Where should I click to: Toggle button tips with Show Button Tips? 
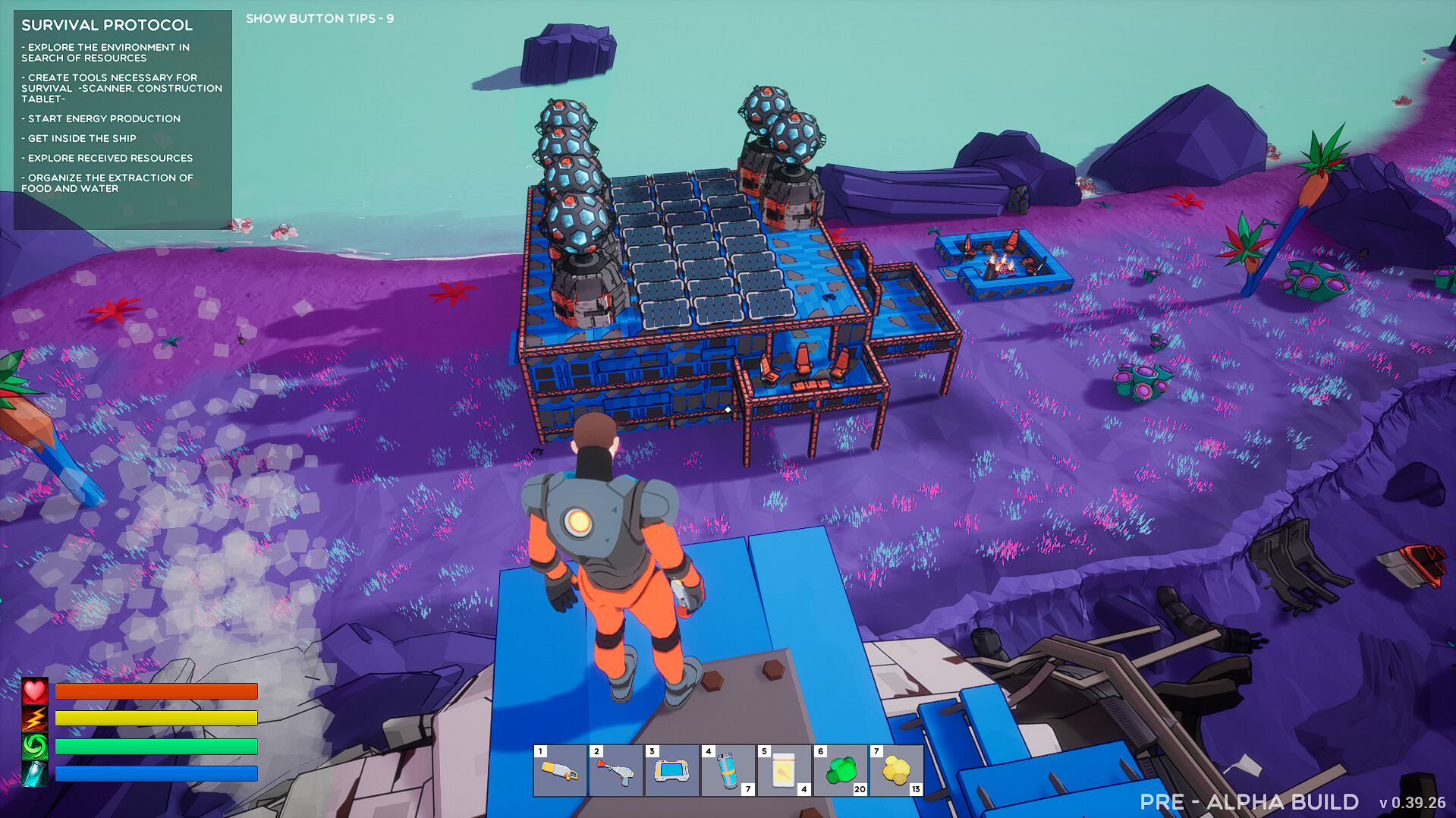click(319, 17)
